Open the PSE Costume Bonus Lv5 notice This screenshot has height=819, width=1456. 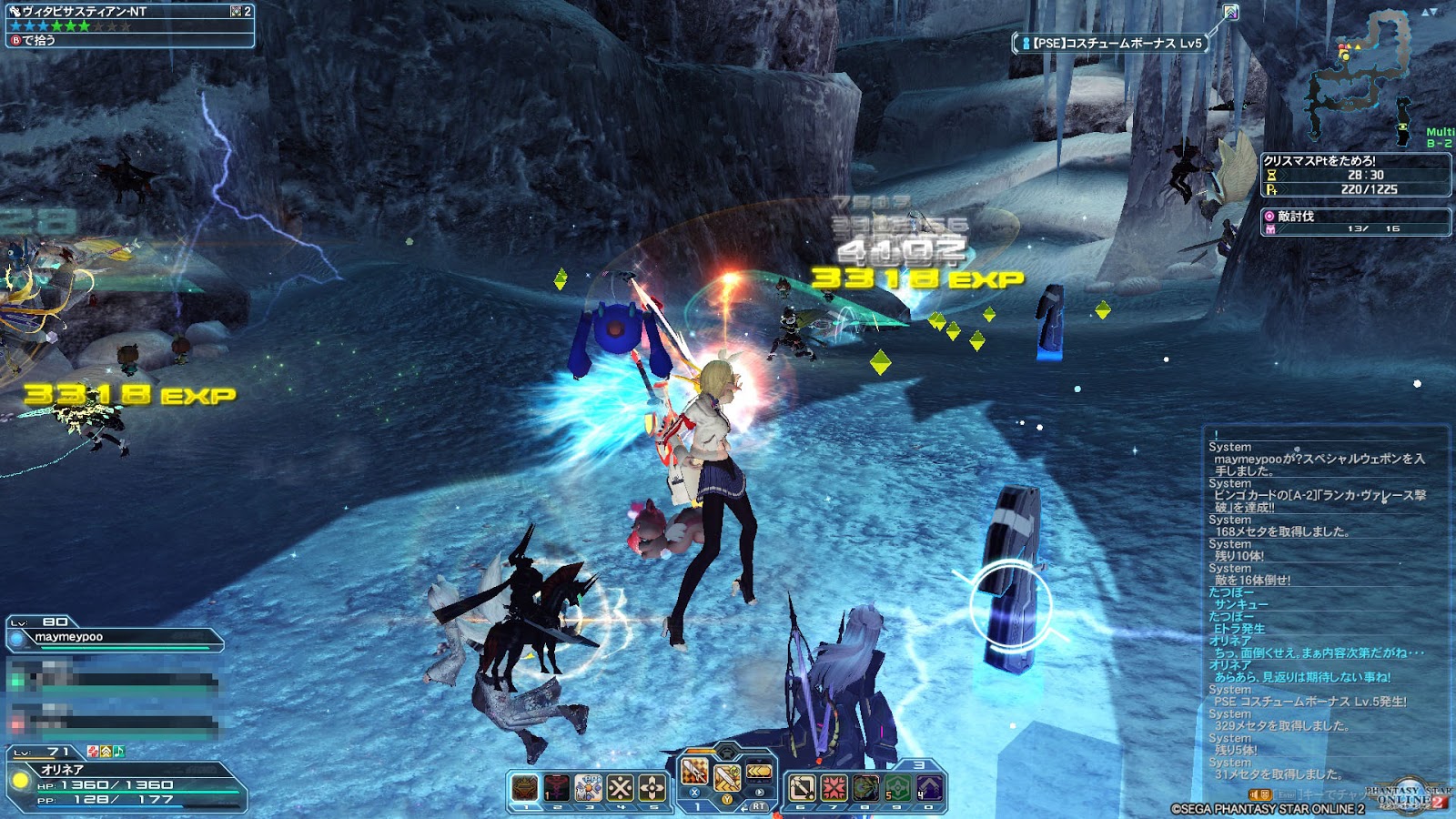[x=1111, y=43]
